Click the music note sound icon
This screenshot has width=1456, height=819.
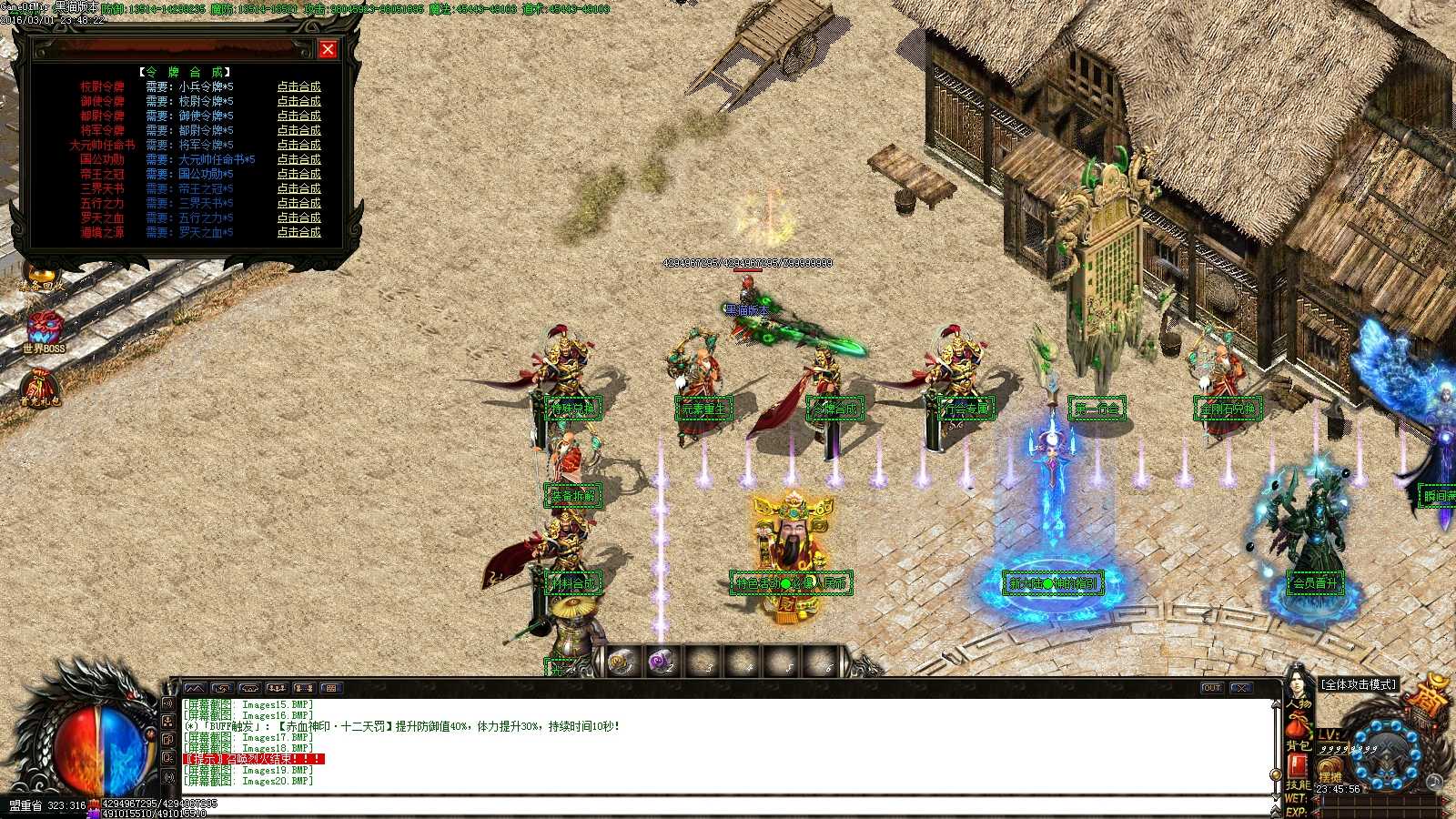1434,781
